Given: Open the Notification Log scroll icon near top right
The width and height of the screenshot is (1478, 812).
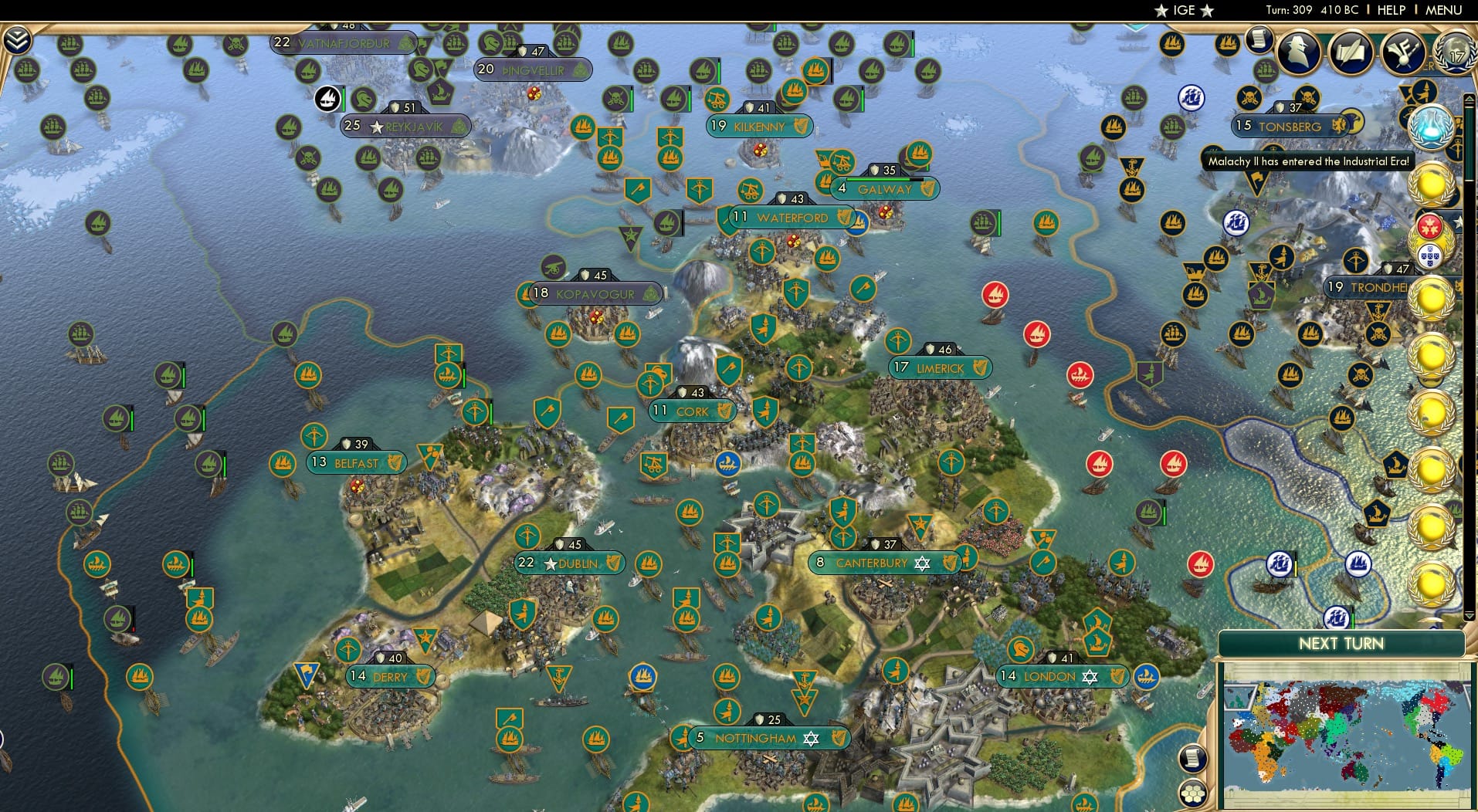Looking at the screenshot, I should (1259, 39).
